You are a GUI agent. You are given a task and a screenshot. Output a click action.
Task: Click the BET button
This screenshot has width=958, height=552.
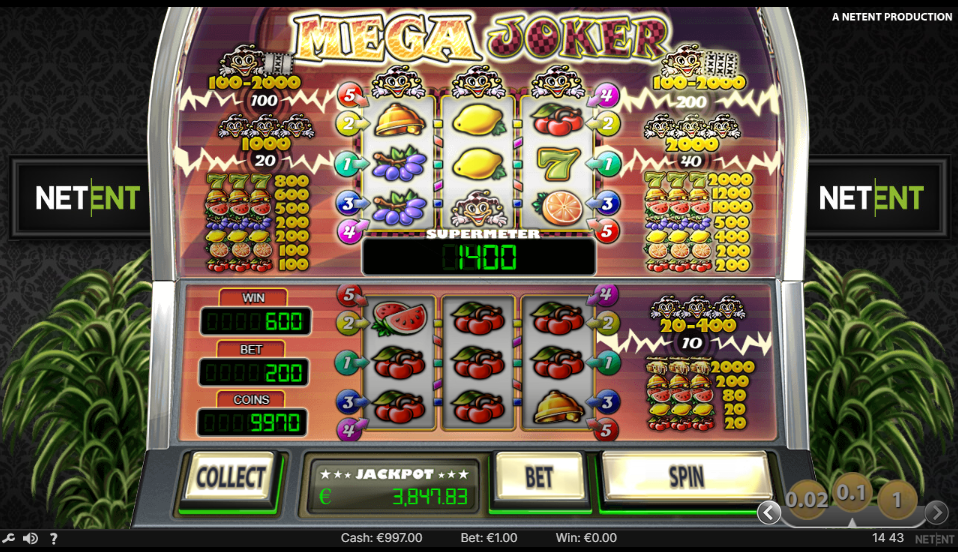539,476
